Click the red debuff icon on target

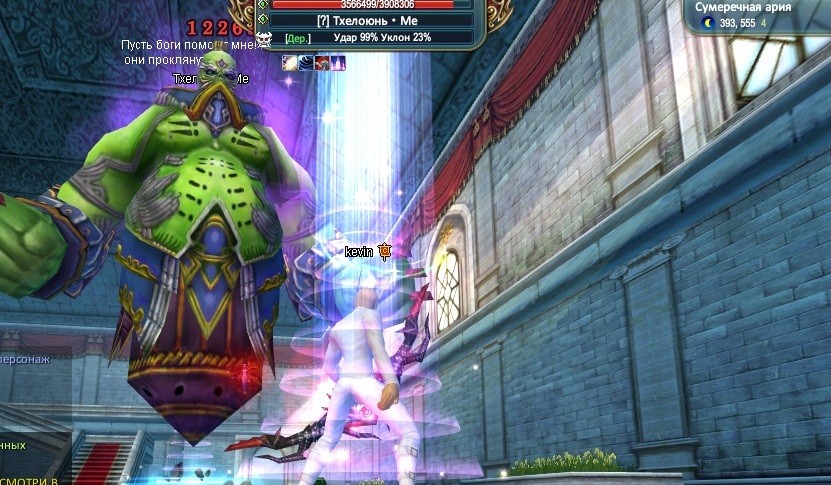pyautogui.click(x=322, y=62)
